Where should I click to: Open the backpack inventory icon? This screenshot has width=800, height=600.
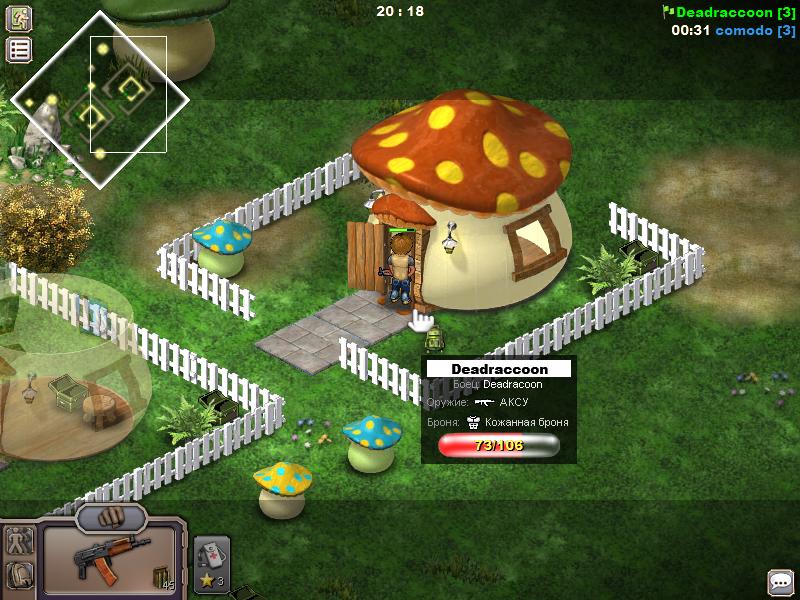pyautogui.click(x=19, y=575)
